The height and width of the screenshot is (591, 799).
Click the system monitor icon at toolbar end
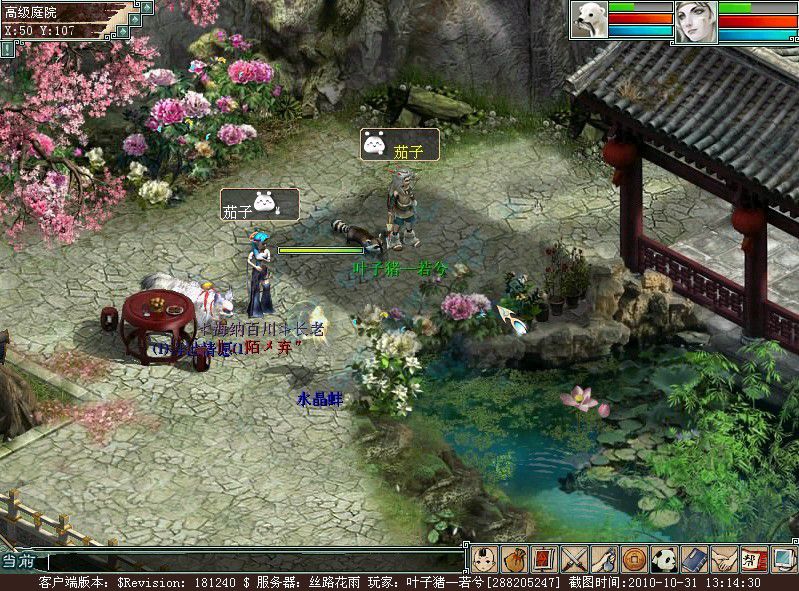coord(783,559)
